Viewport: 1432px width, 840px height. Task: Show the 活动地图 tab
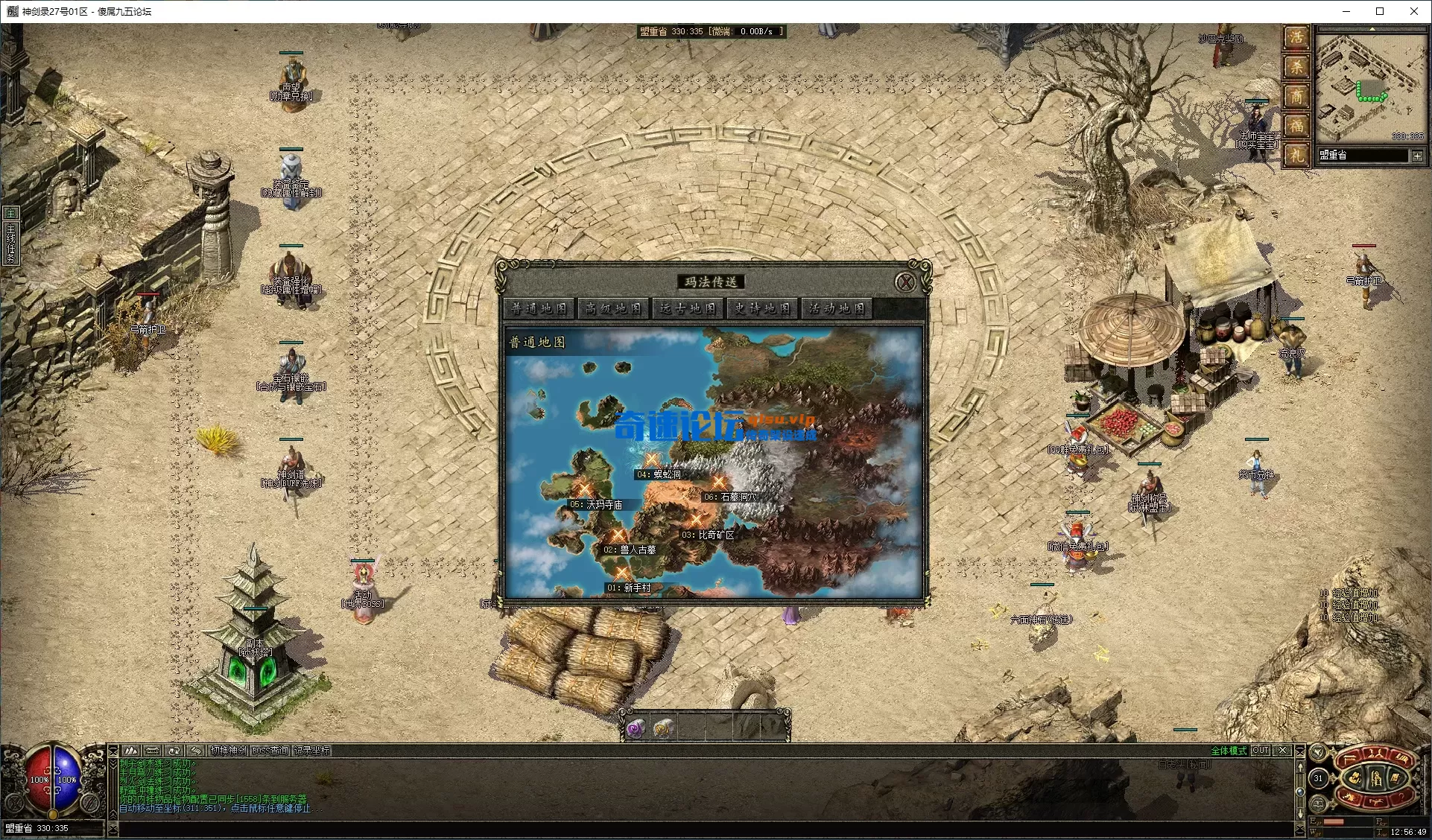click(837, 308)
